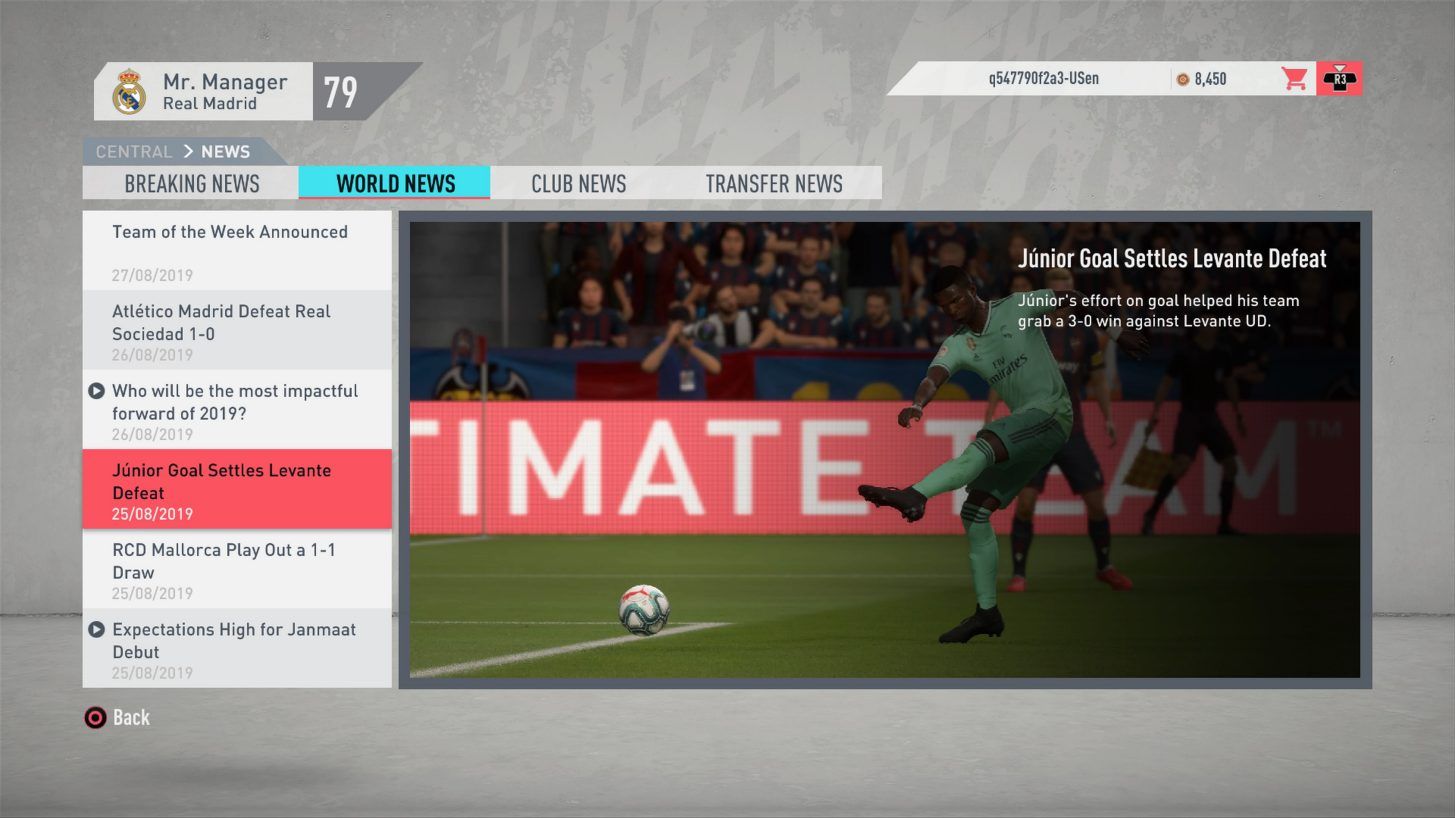Switch to the BREAKING NEWS tab
Image resolution: width=1455 pixels, height=818 pixels.
[x=192, y=183]
